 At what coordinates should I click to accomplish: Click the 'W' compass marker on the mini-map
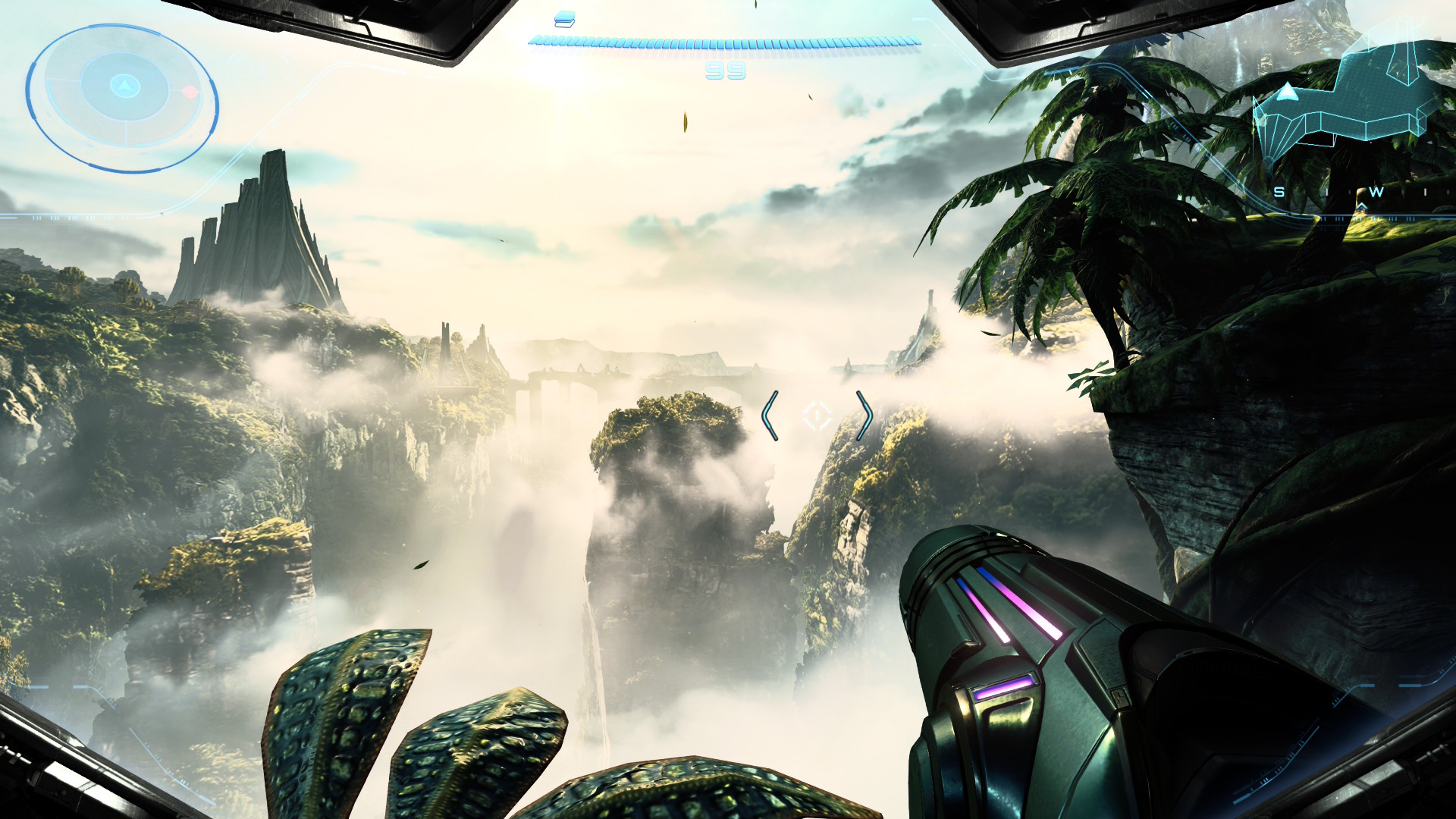point(1378,193)
